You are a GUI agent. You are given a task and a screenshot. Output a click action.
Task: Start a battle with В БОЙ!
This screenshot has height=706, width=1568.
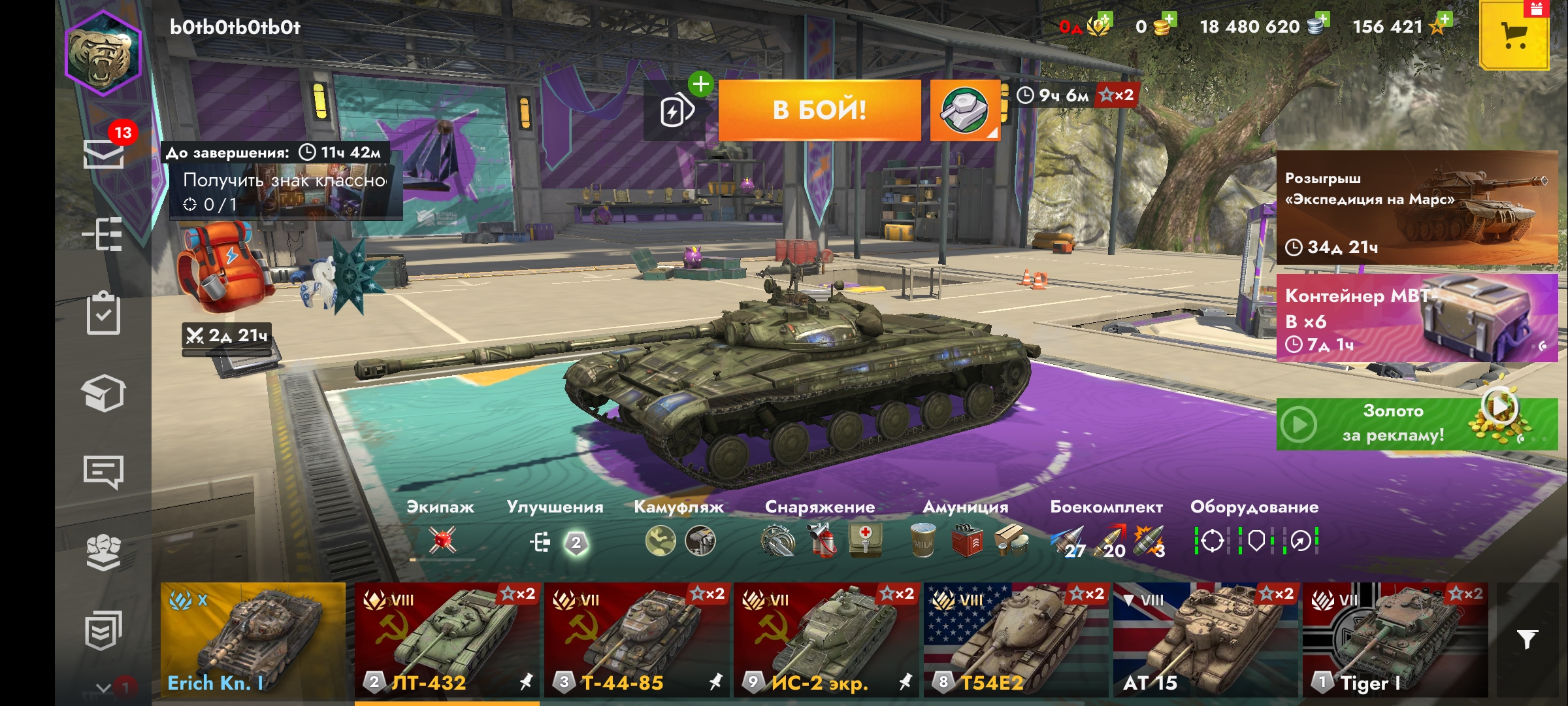point(819,110)
